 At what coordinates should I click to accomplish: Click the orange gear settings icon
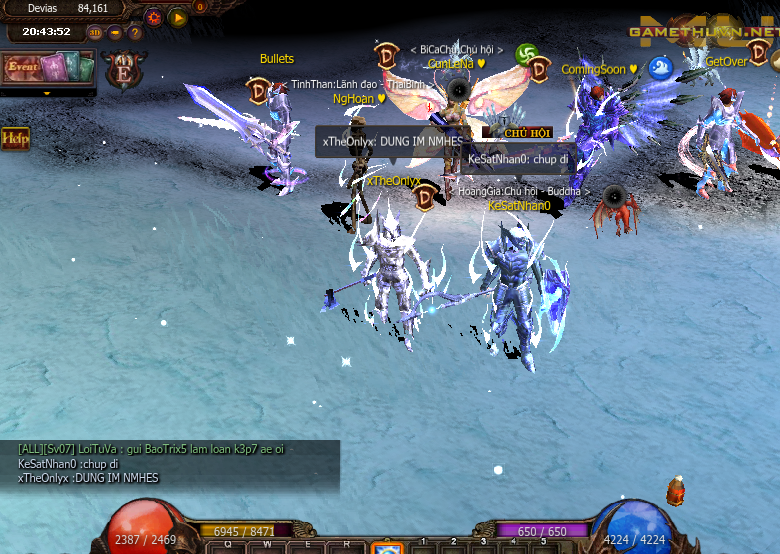click(154, 17)
